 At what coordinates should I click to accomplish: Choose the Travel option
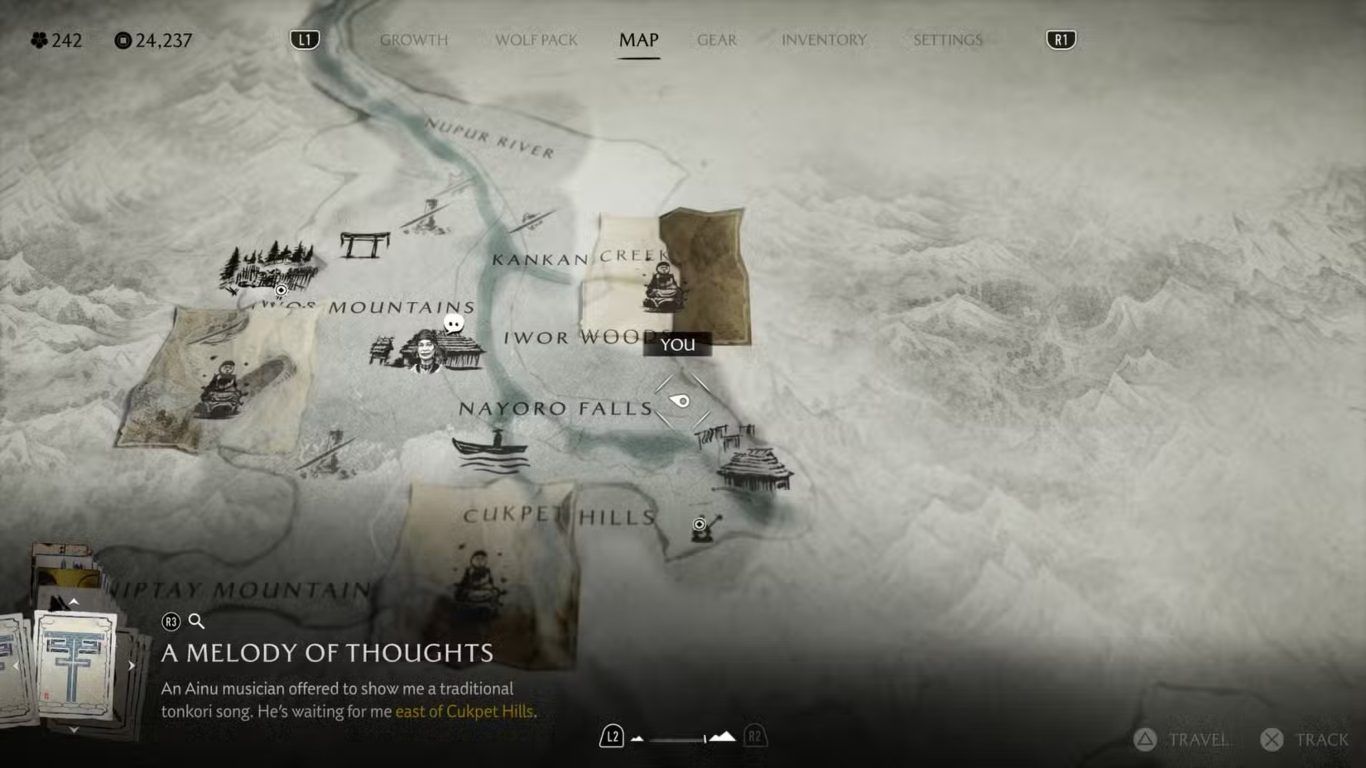[x=1183, y=740]
